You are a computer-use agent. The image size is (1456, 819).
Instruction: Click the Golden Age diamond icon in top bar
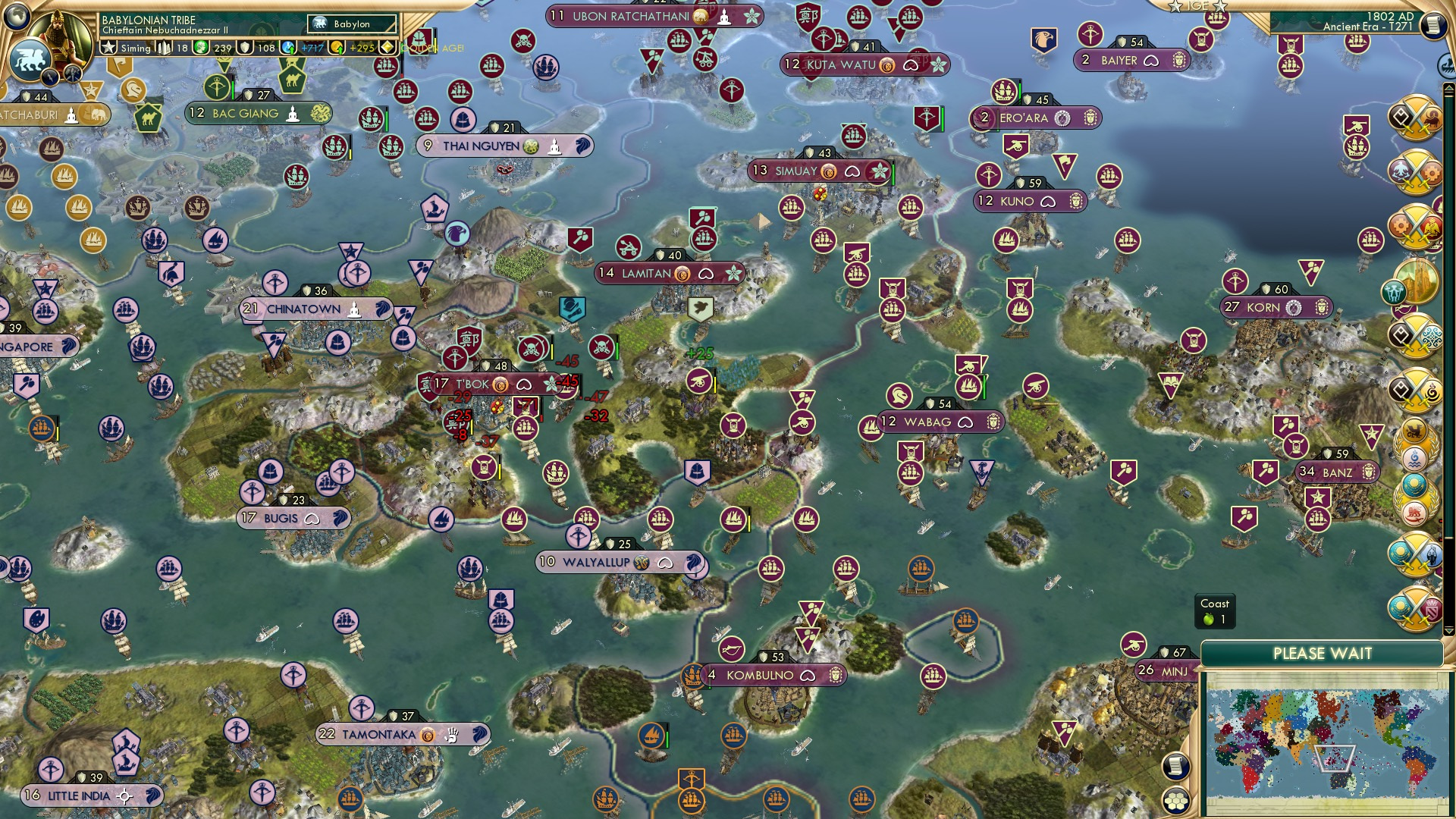[x=386, y=48]
